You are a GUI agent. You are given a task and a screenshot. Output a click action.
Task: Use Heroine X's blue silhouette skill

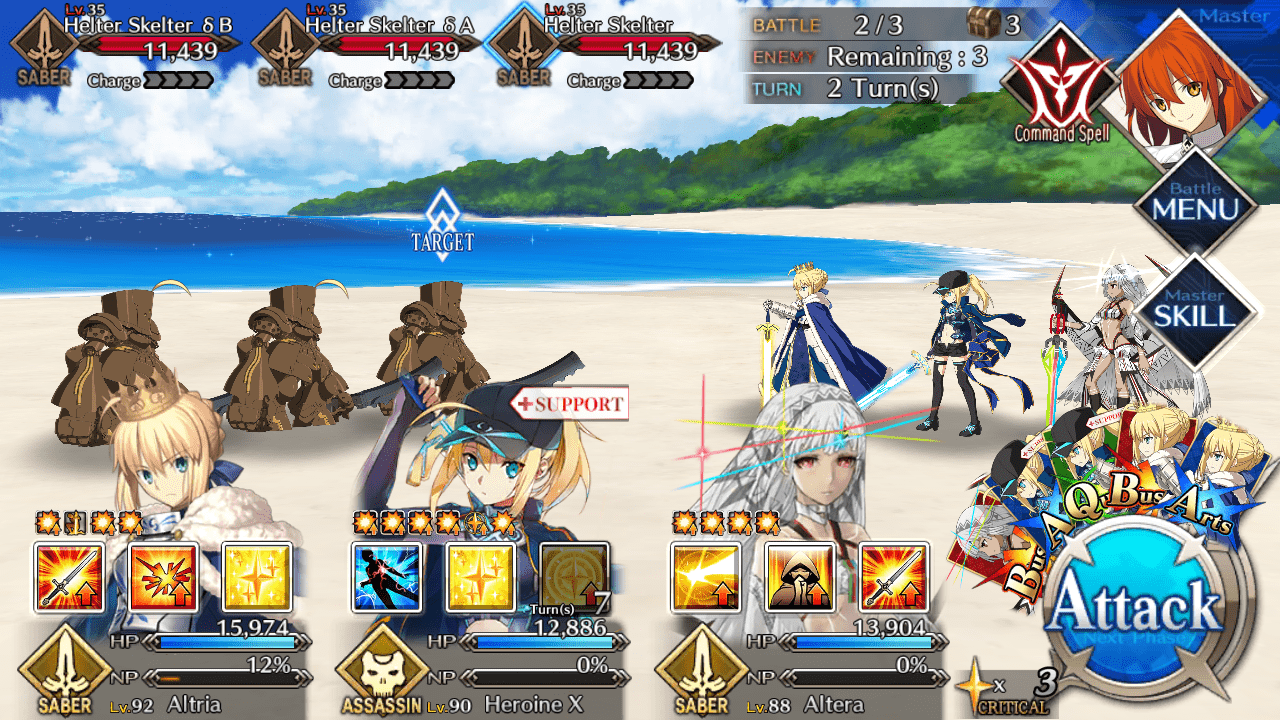click(x=387, y=577)
